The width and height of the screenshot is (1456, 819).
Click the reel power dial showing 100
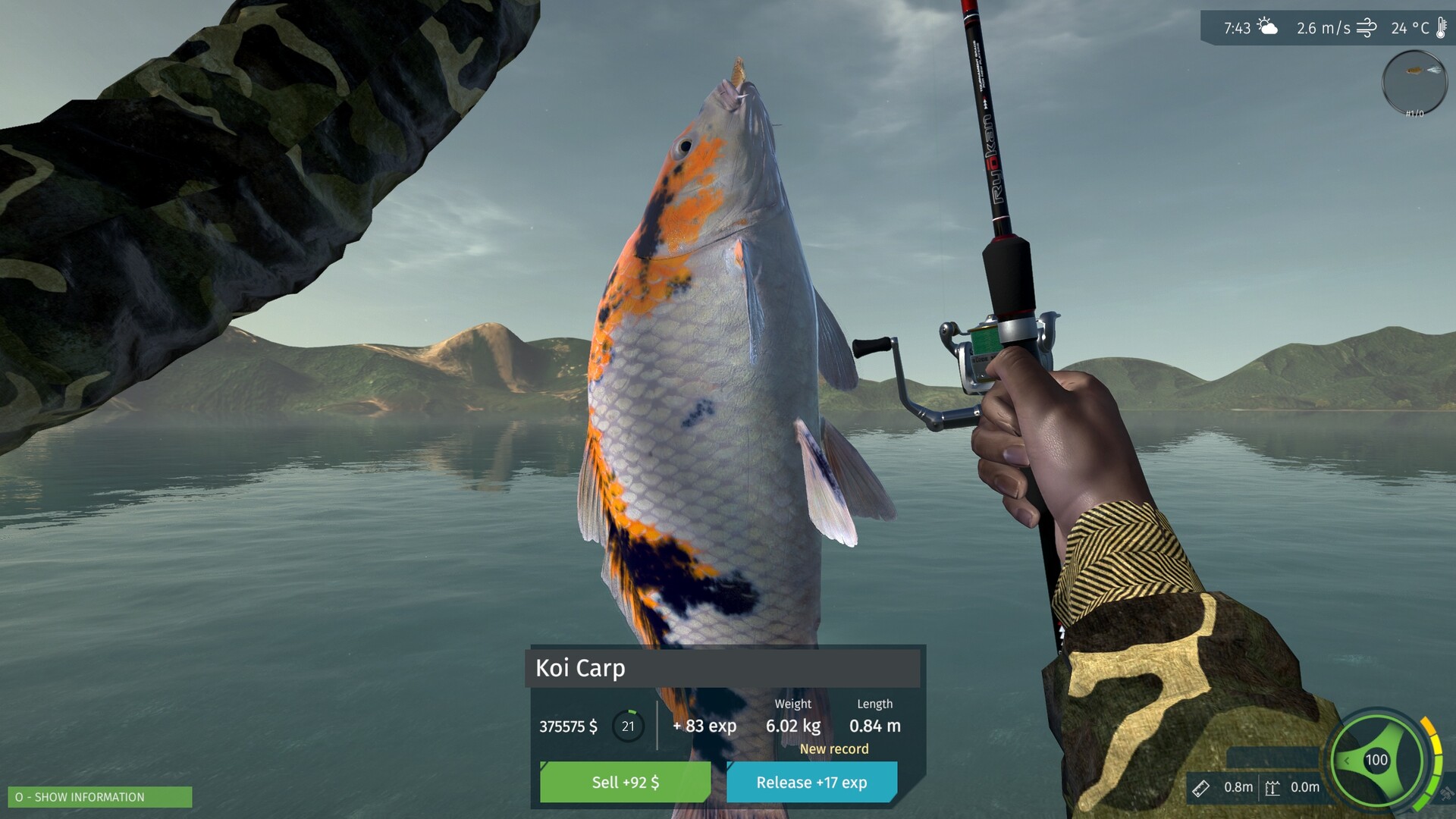tap(1376, 758)
